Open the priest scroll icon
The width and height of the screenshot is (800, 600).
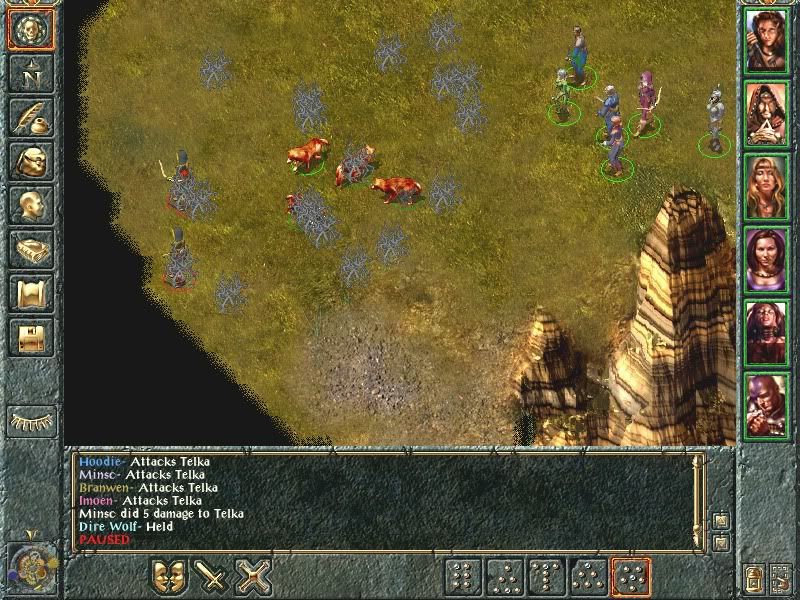click(29, 292)
